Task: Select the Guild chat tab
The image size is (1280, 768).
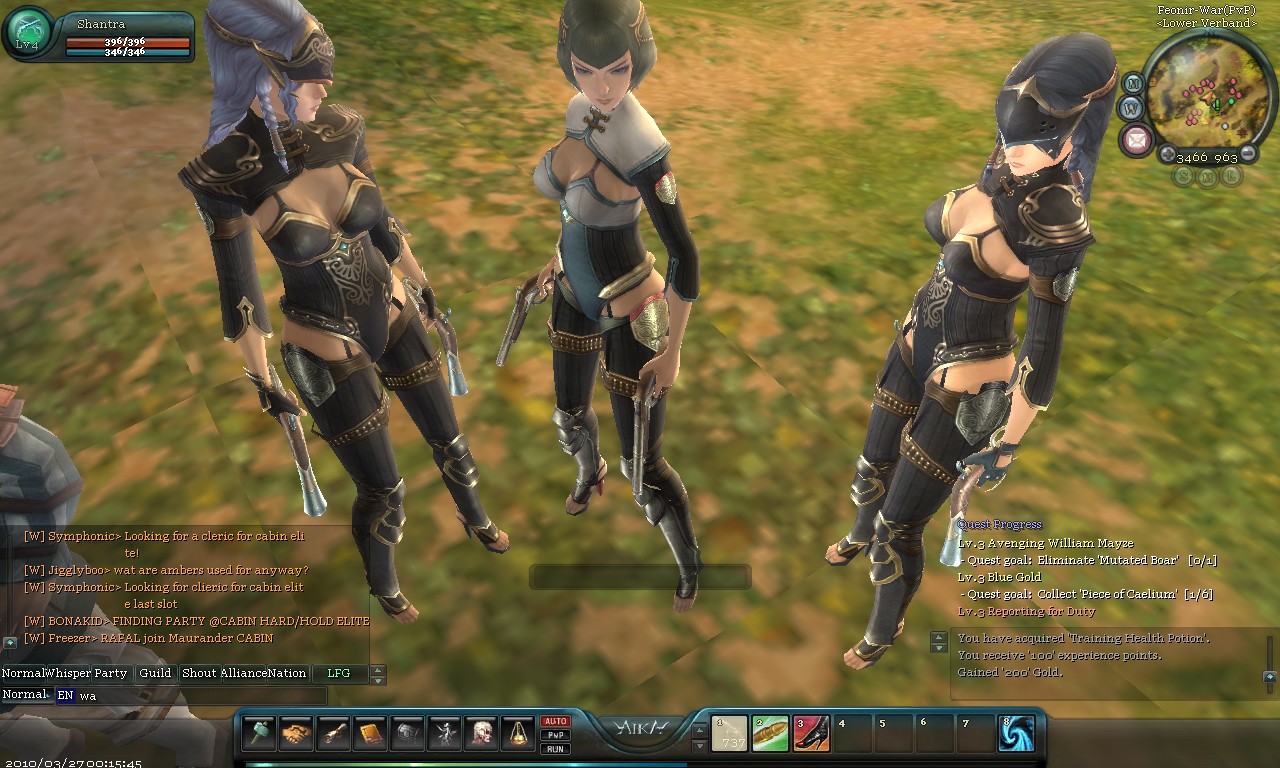Action: 155,673
